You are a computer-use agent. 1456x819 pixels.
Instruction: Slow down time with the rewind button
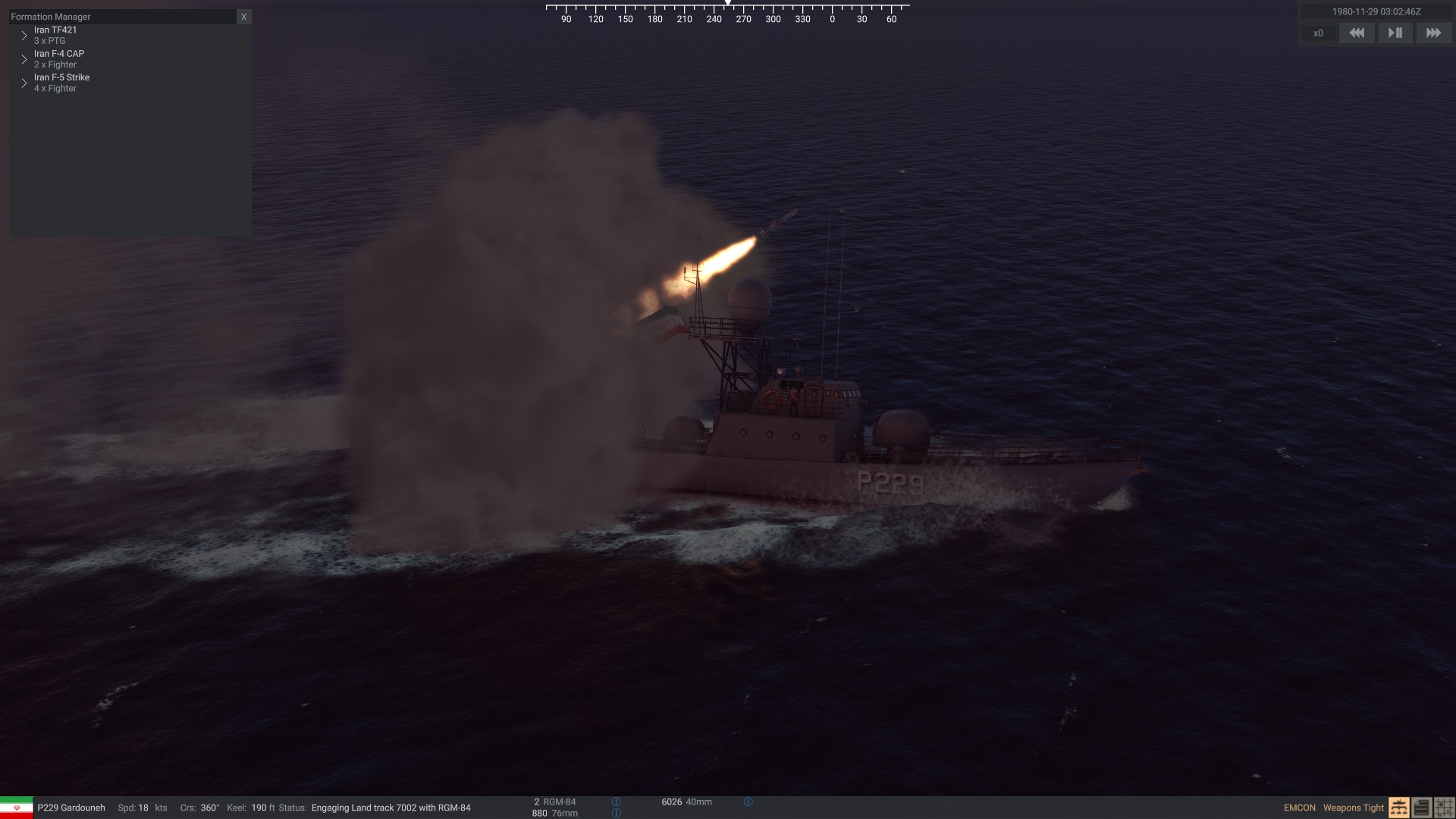[1357, 33]
